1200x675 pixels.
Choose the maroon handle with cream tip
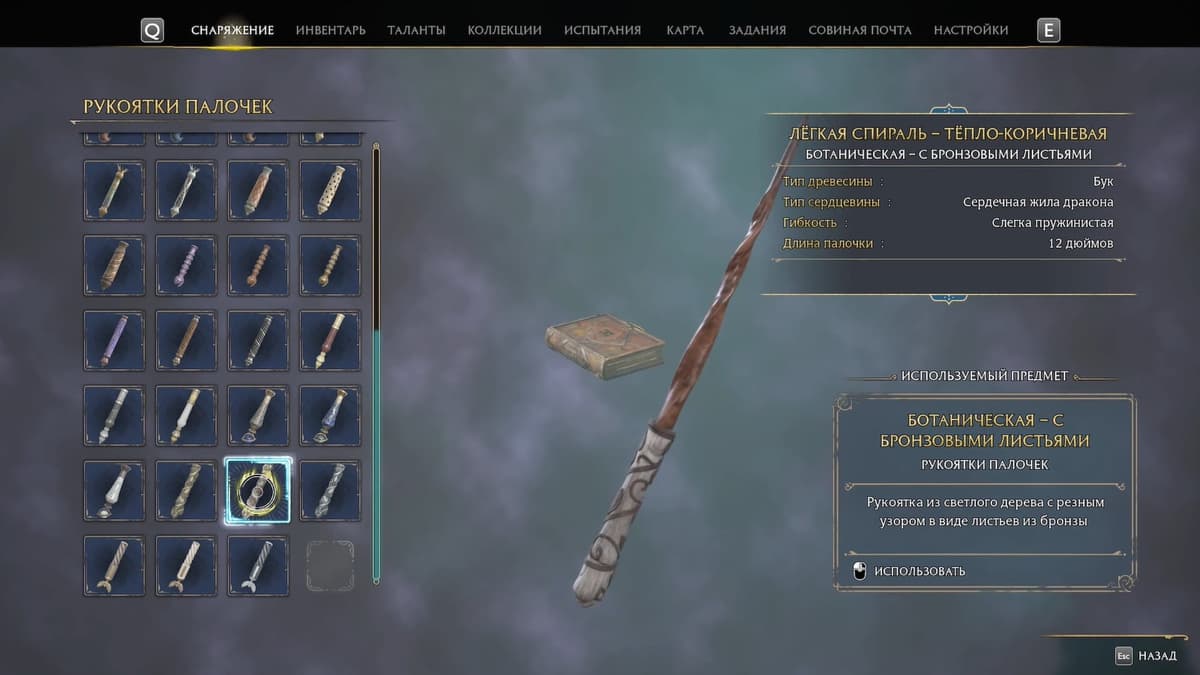point(330,340)
